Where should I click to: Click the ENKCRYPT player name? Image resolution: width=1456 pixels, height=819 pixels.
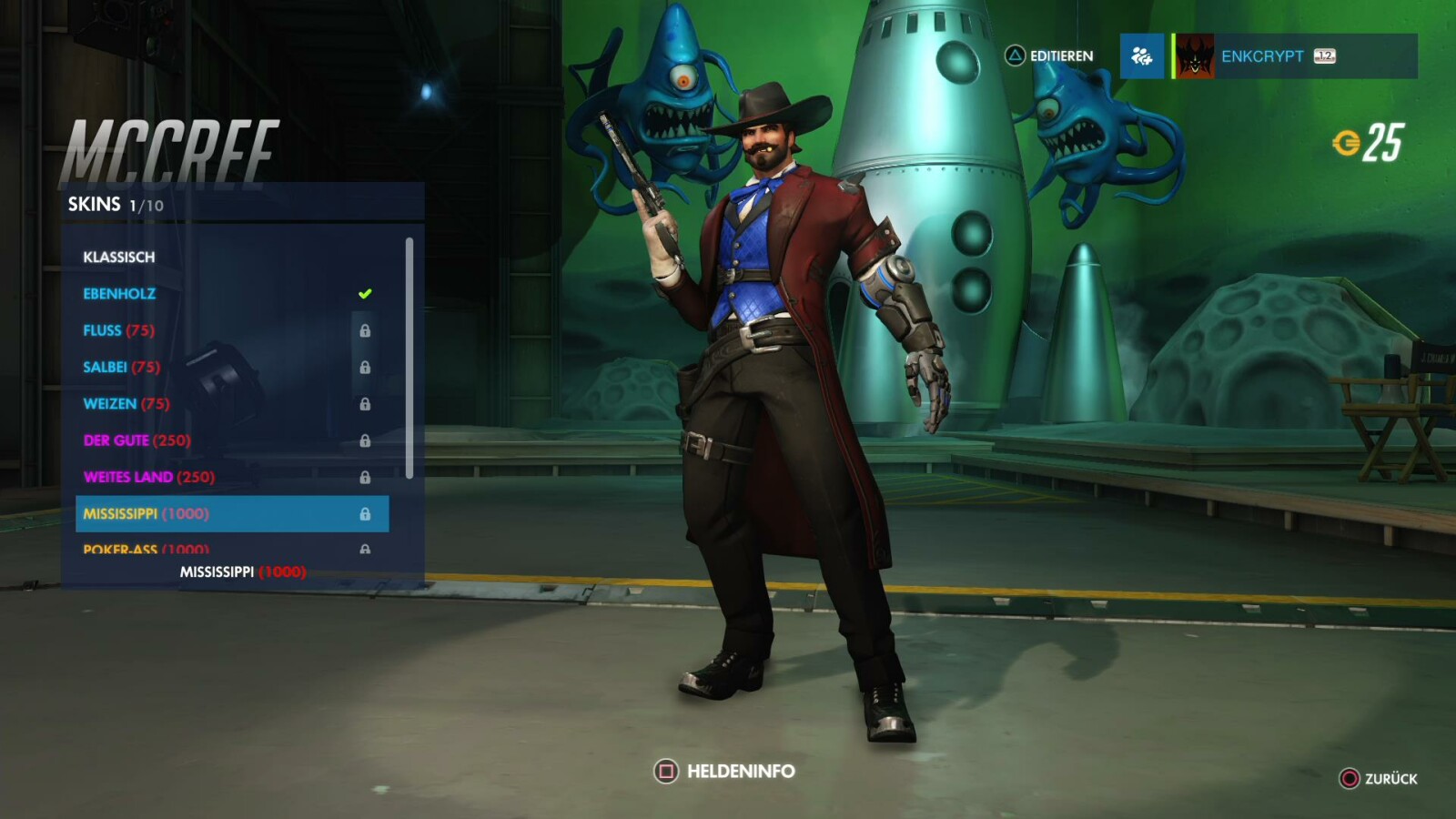tap(1263, 56)
